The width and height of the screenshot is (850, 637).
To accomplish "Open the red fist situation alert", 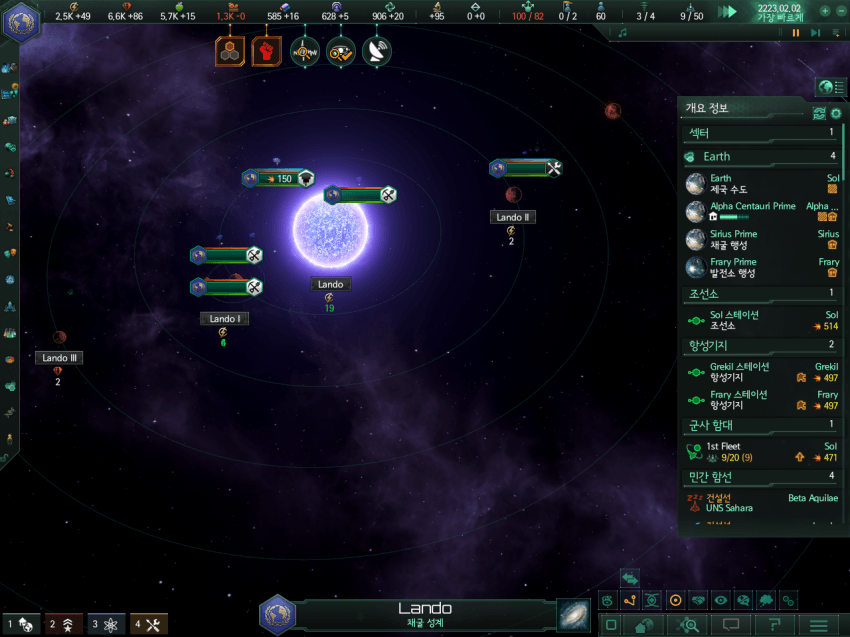I will pyautogui.click(x=267, y=51).
